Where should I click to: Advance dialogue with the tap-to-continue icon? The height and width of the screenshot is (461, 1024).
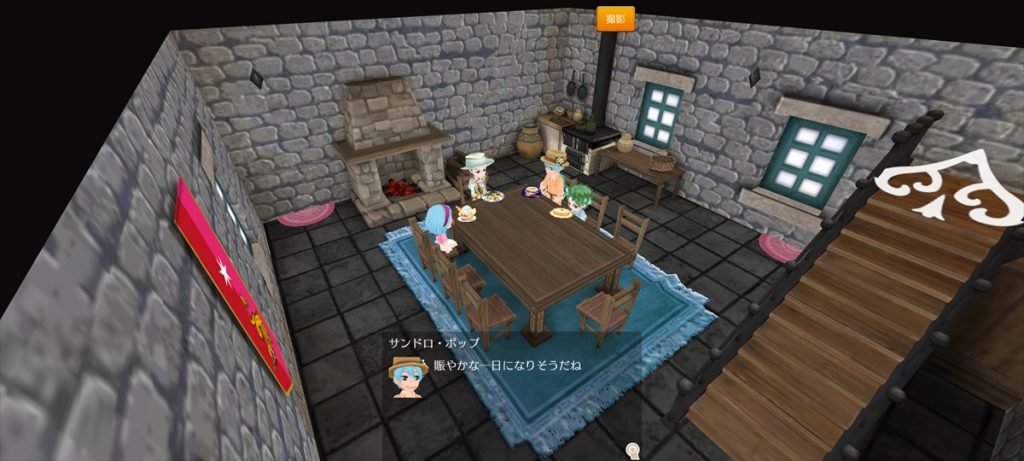tap(632, 450)
